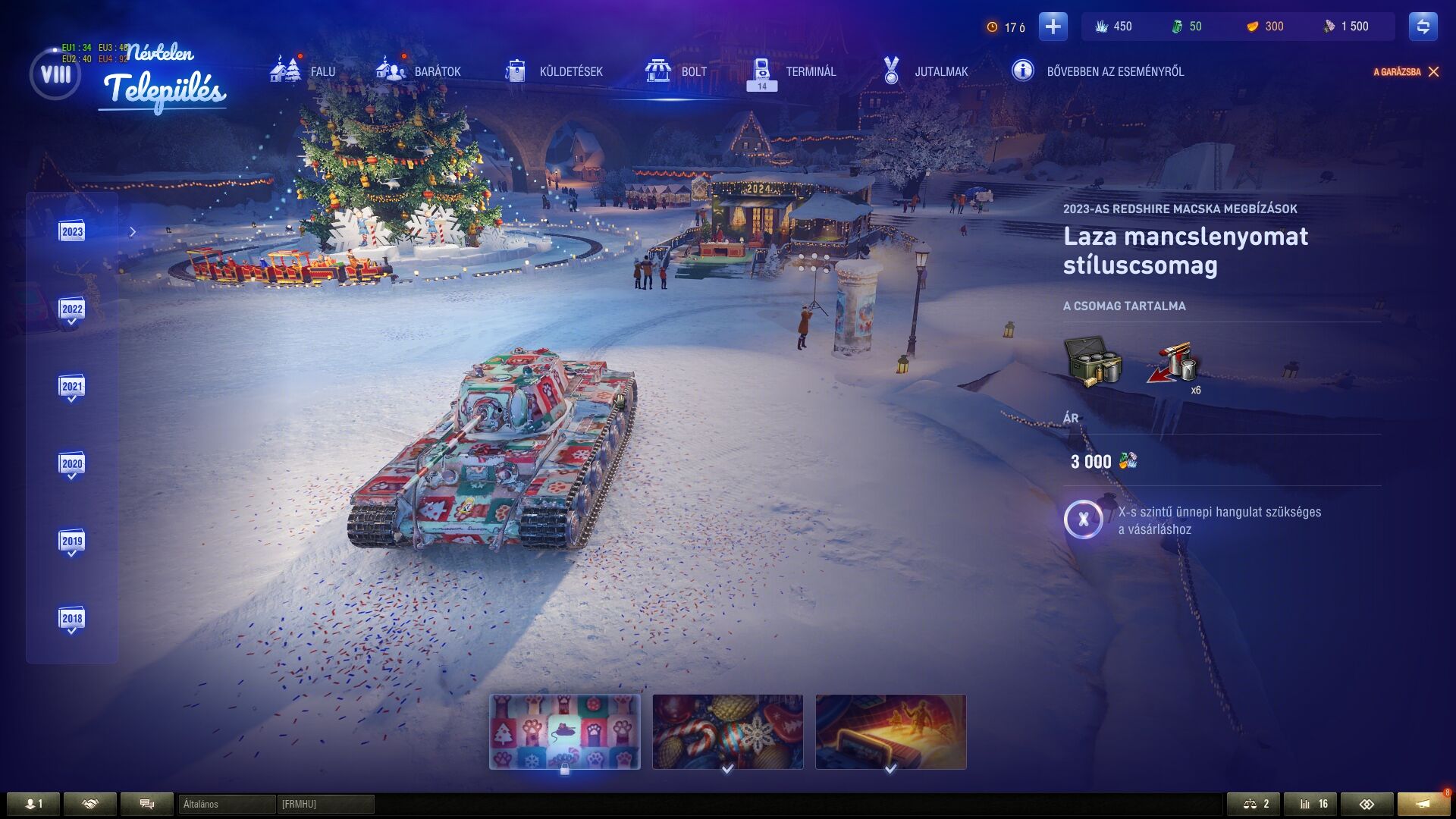Pick the orange glowing figure style thumbnail
1456x819 pixels.
click(891, 731)
